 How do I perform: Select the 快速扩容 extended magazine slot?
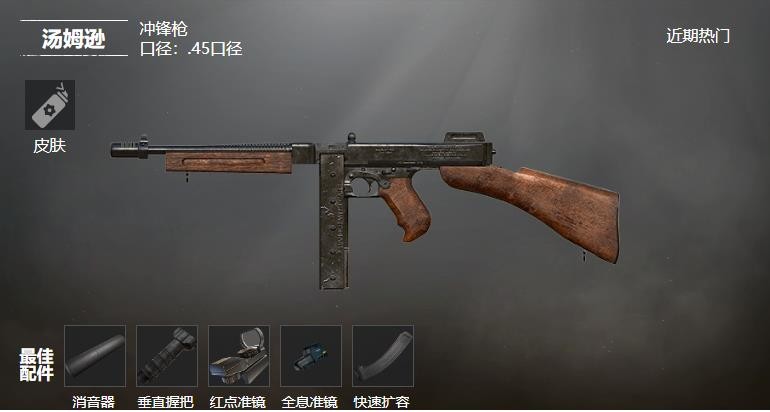(x=382, y=356)
